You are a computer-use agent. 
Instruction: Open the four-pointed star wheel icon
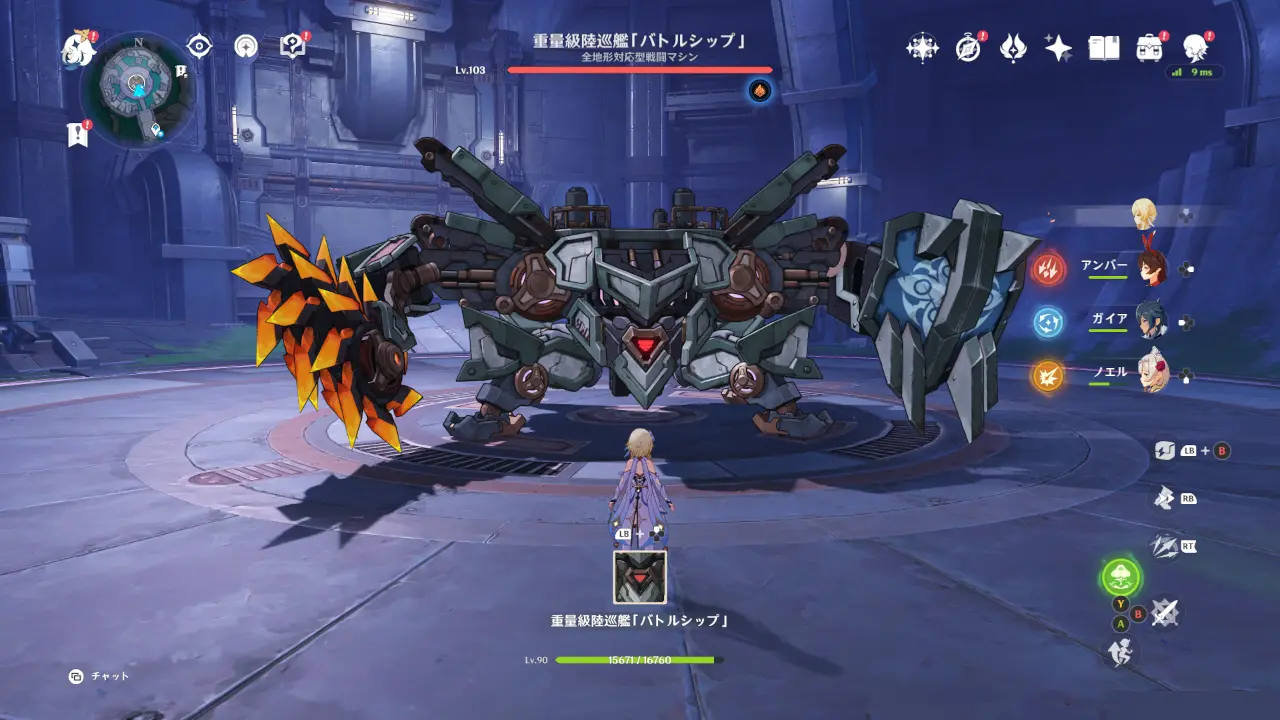(x=922, y=48)
